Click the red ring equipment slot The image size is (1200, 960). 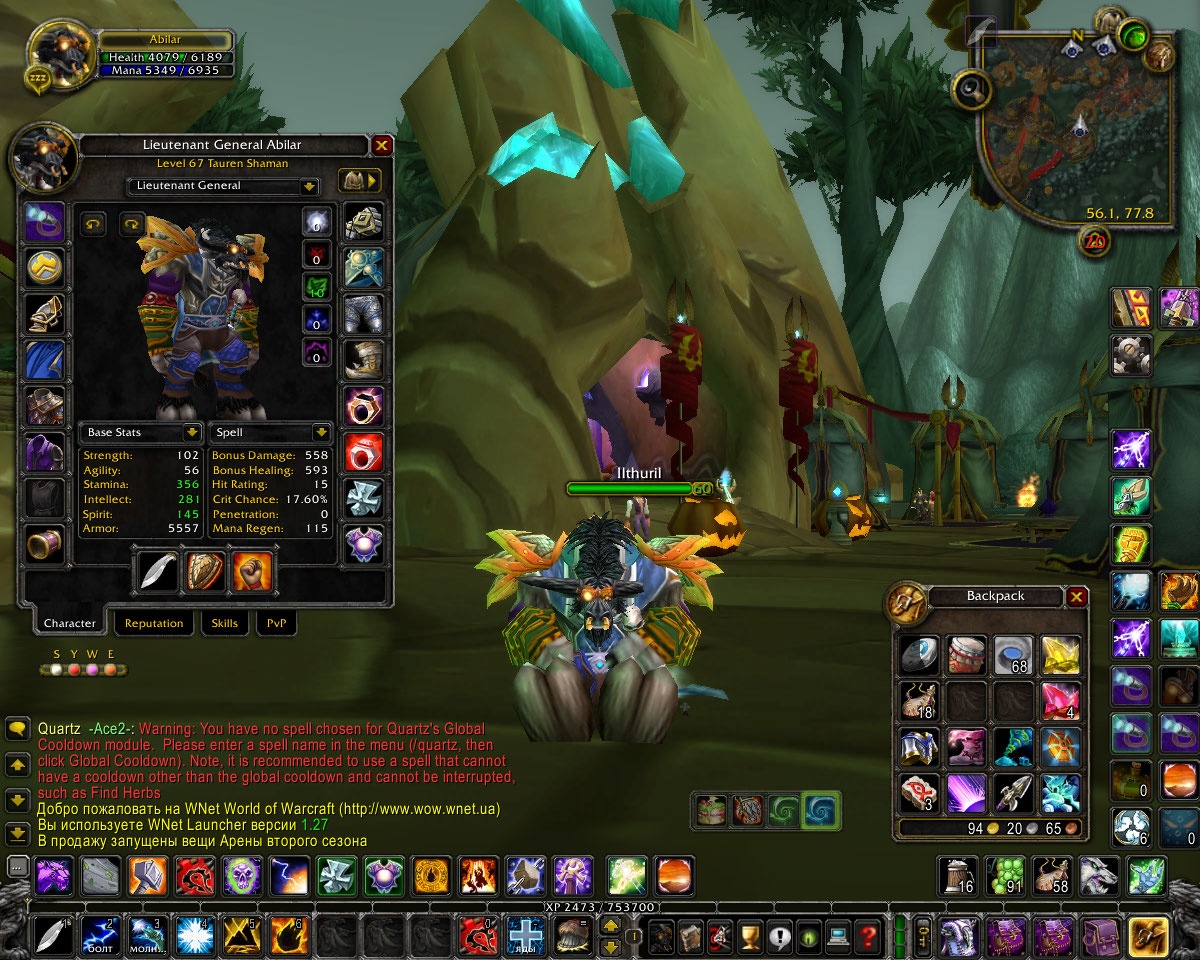(x=363, y=452)
